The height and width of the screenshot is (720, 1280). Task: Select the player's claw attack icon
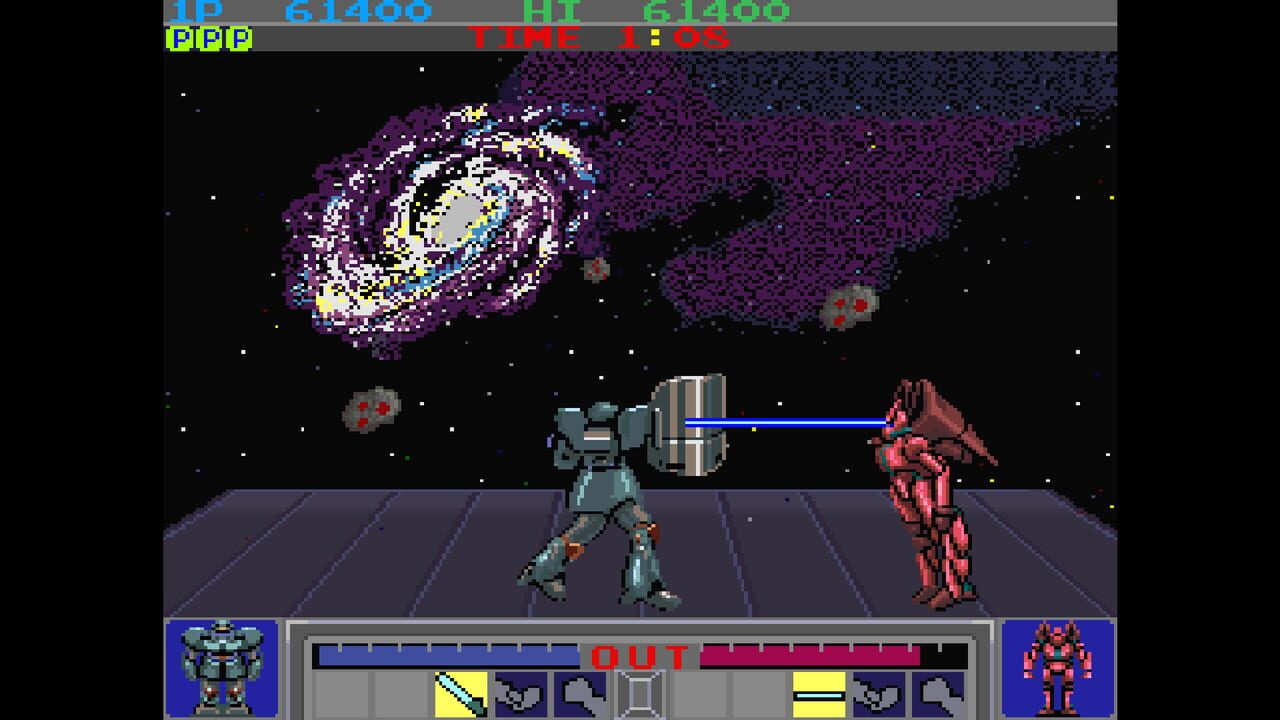(x=520, y=690)
